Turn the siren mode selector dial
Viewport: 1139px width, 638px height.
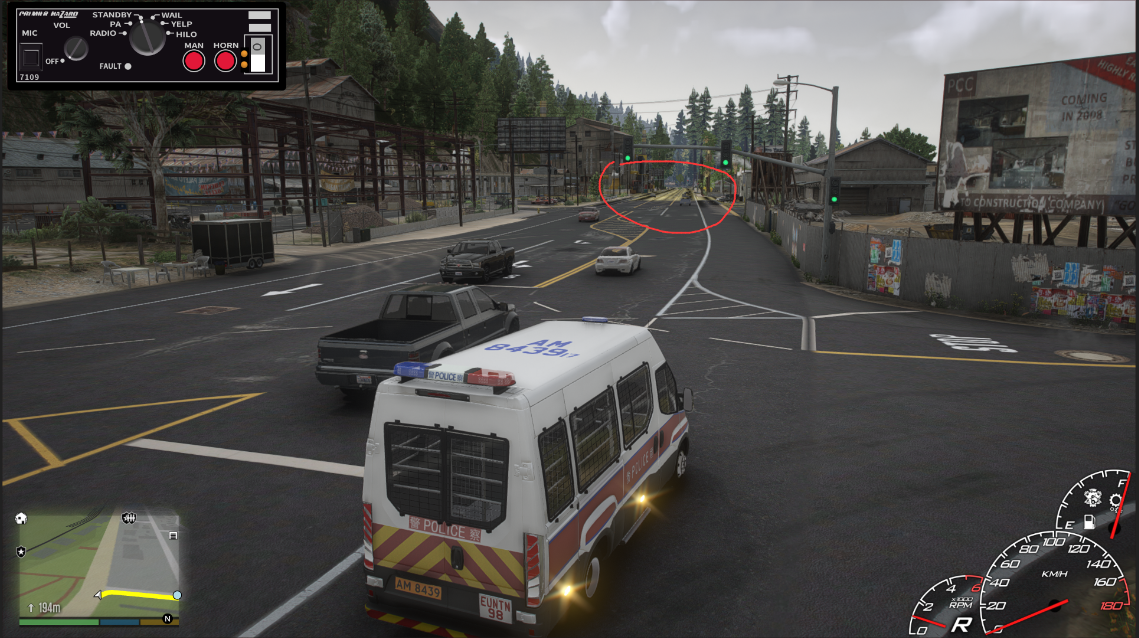point(148,38)
